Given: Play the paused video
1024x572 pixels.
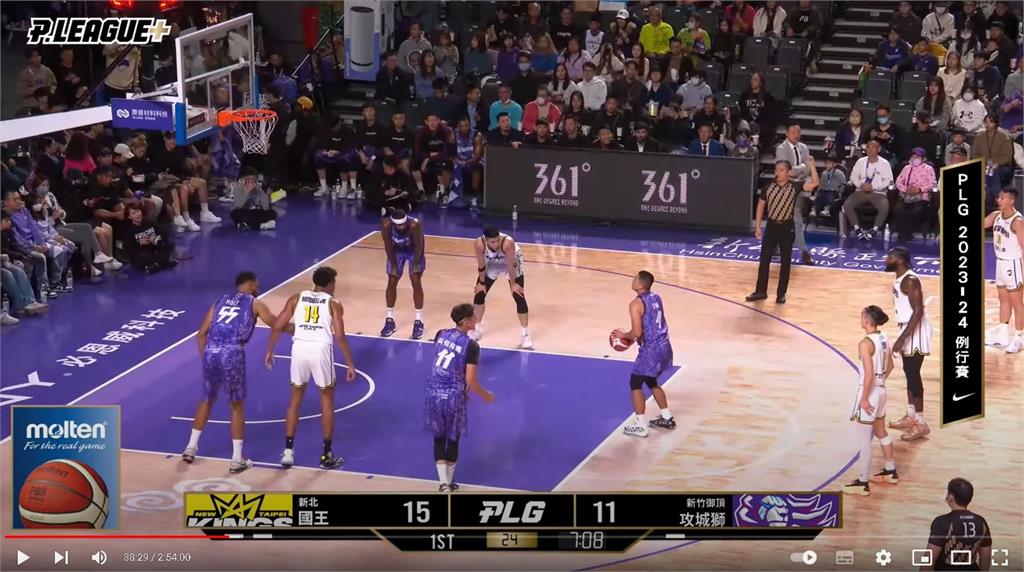Looking at the screenshot, I should (x=23, y=557).
